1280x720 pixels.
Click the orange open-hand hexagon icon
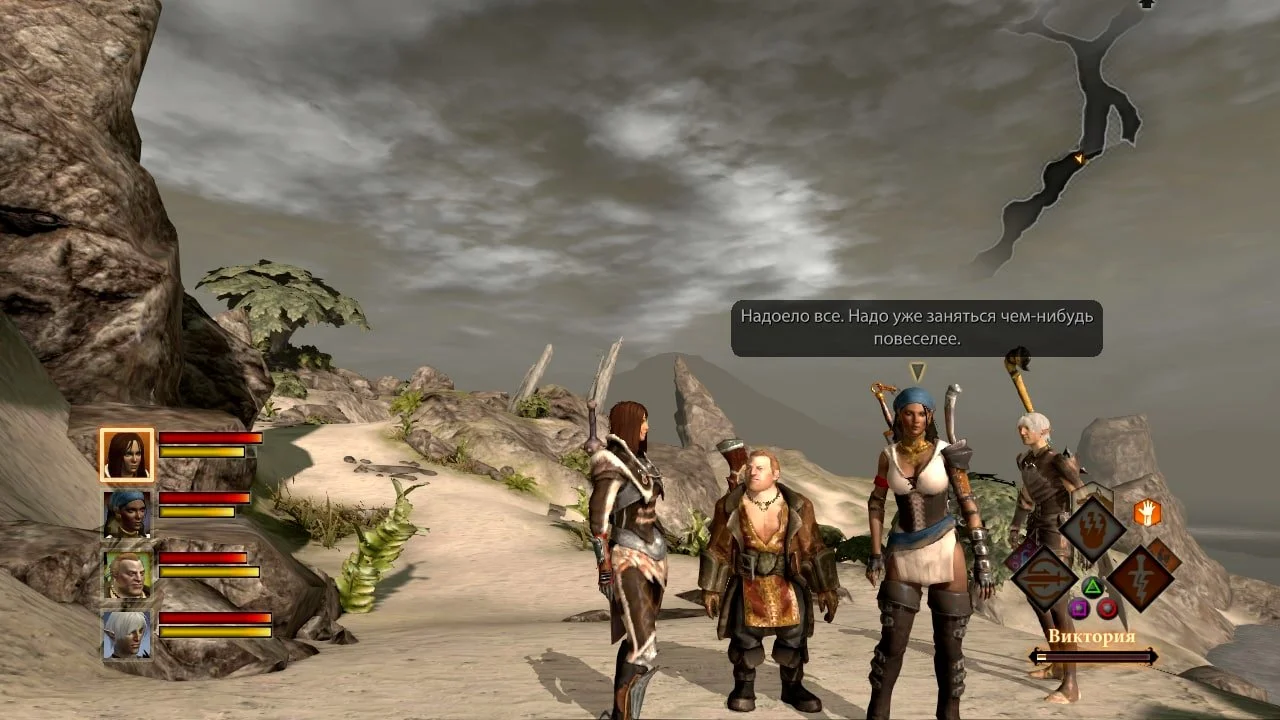[1146, 512]
